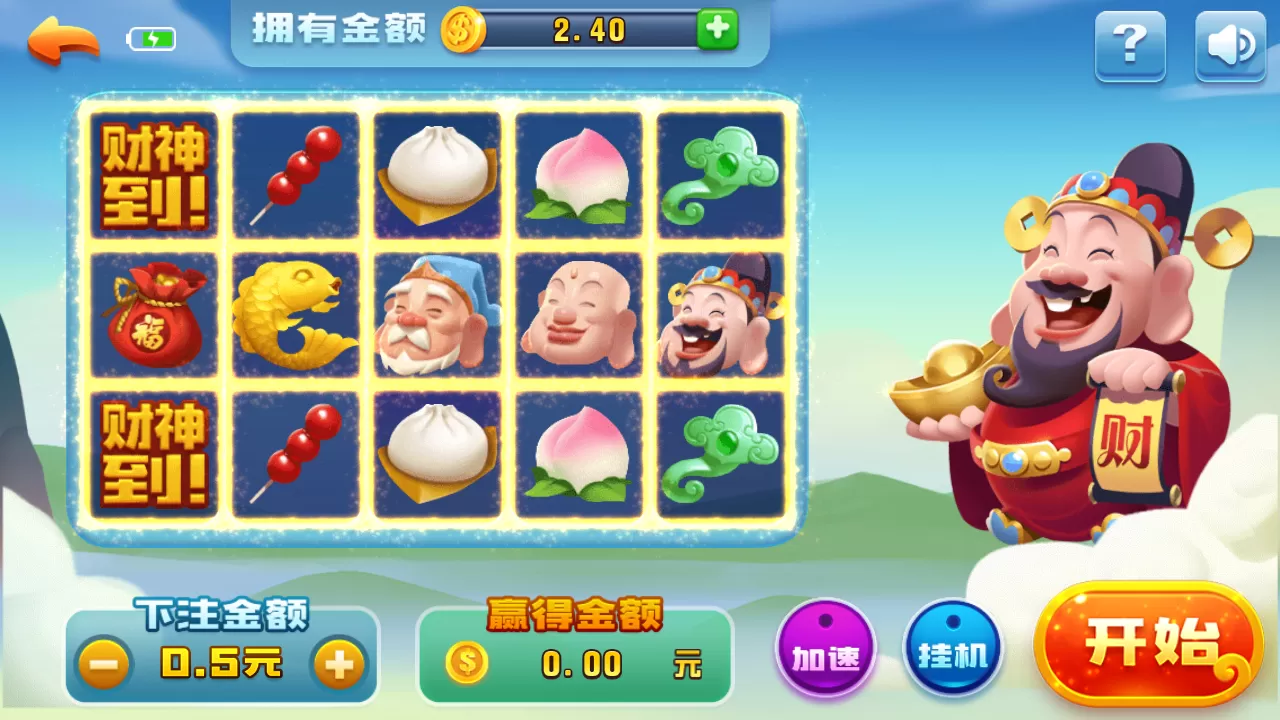The image size is (1280, 720).
Task: Tap the candied hawthorn skewer symbol
Action: pos(295,177)
